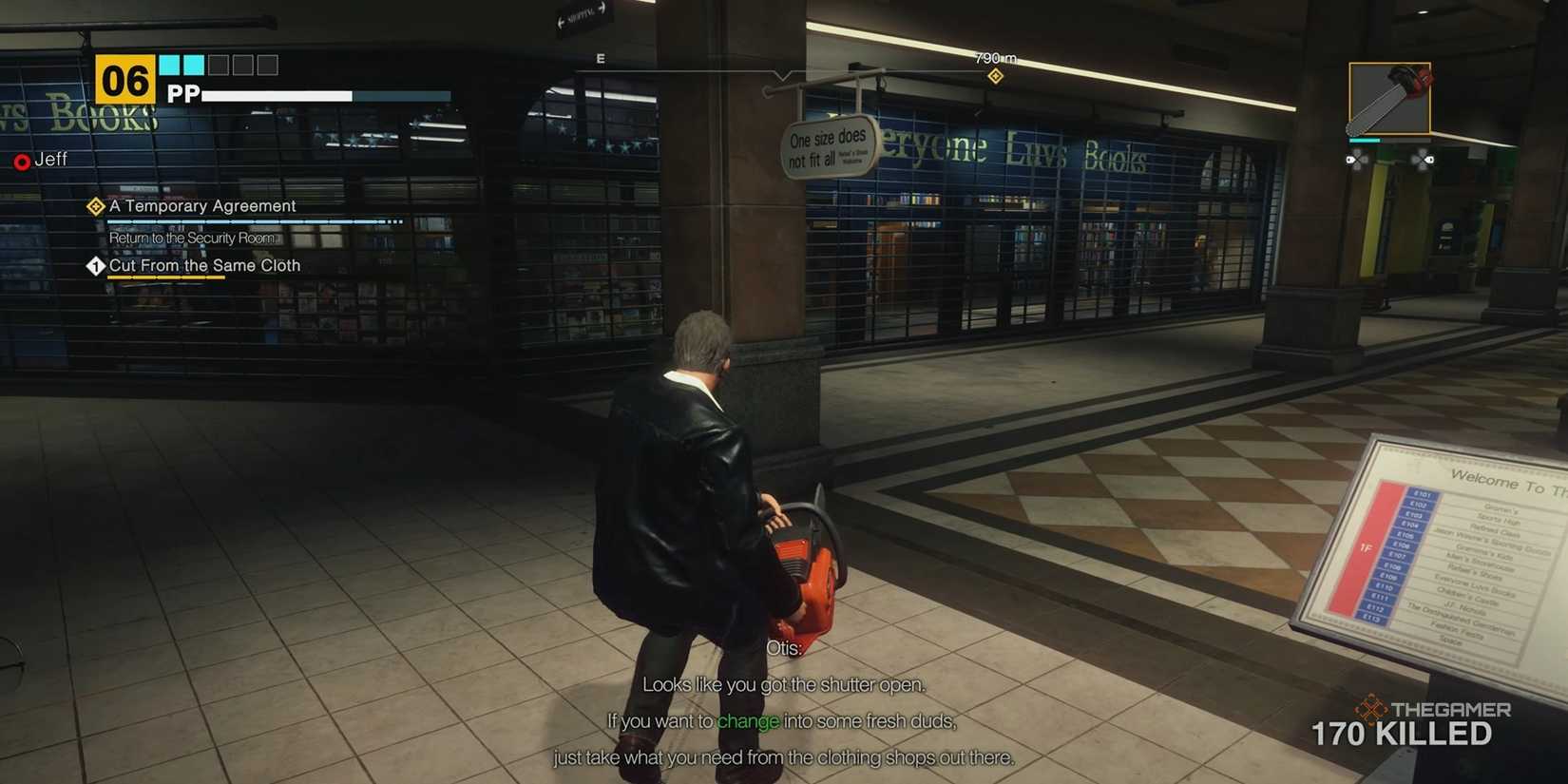Expand the 1F section of the mall directory
The image size is (1568, 784).
pyautogui.click(x=1366, y=547)
